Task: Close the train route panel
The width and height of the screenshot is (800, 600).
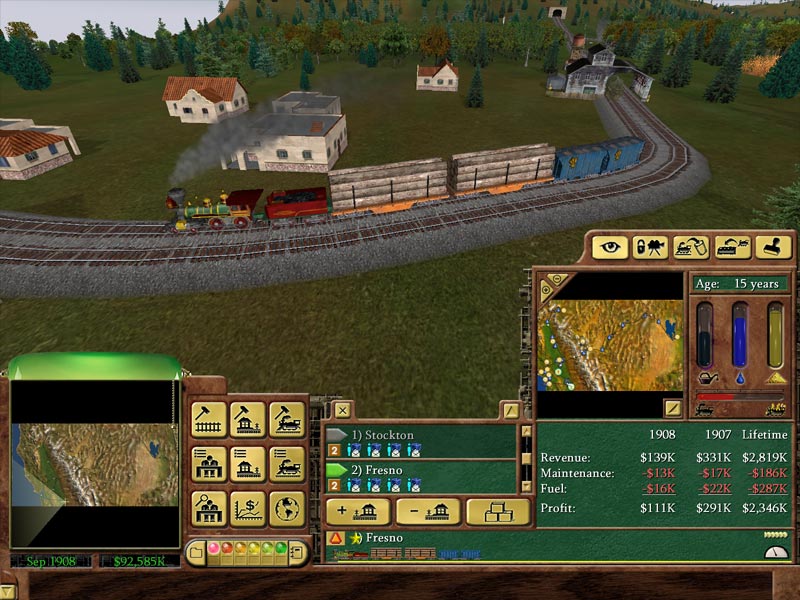Action: (x=342, y=410)
